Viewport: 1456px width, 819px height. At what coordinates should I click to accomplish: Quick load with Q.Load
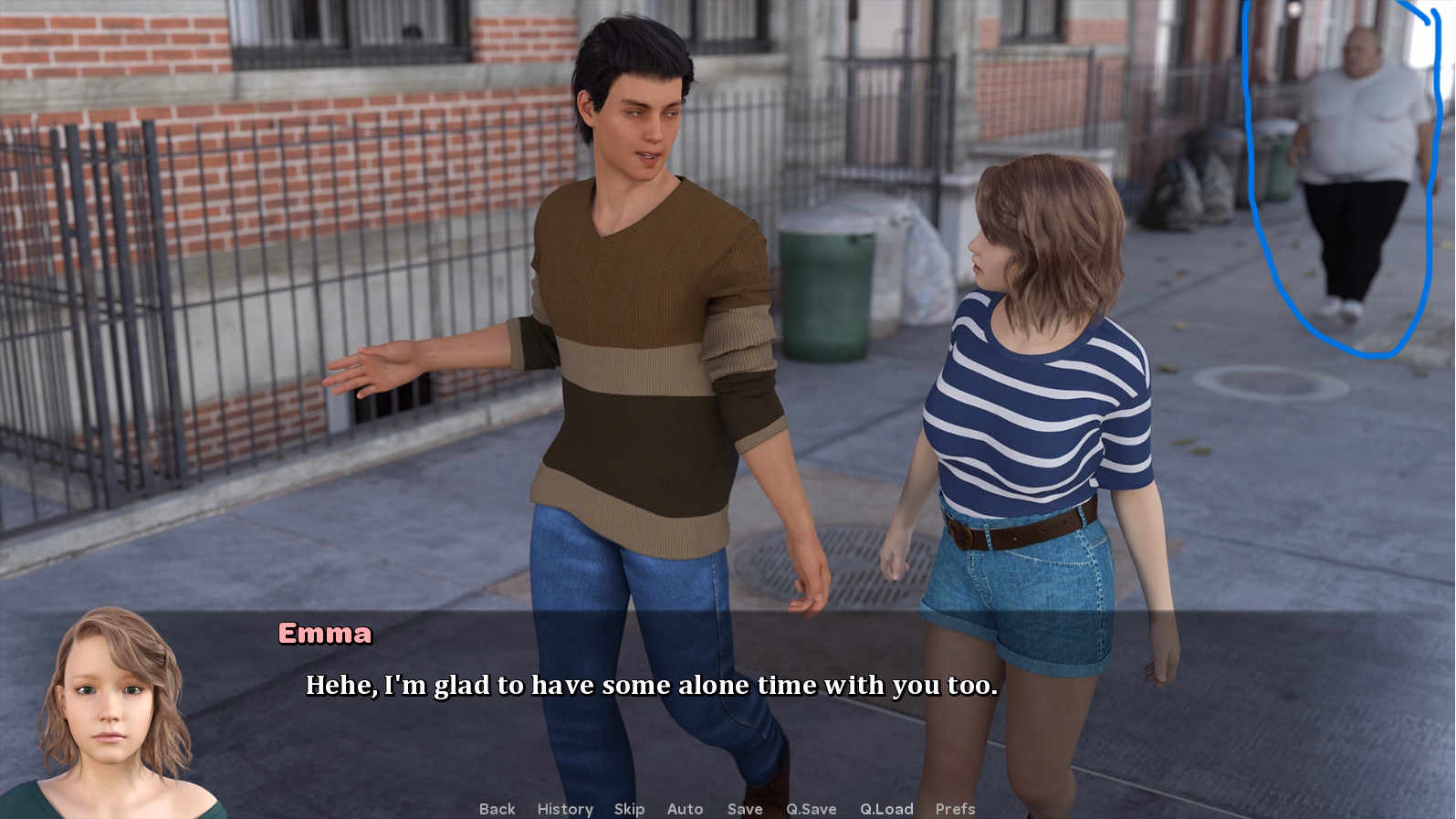click(886, 809)
